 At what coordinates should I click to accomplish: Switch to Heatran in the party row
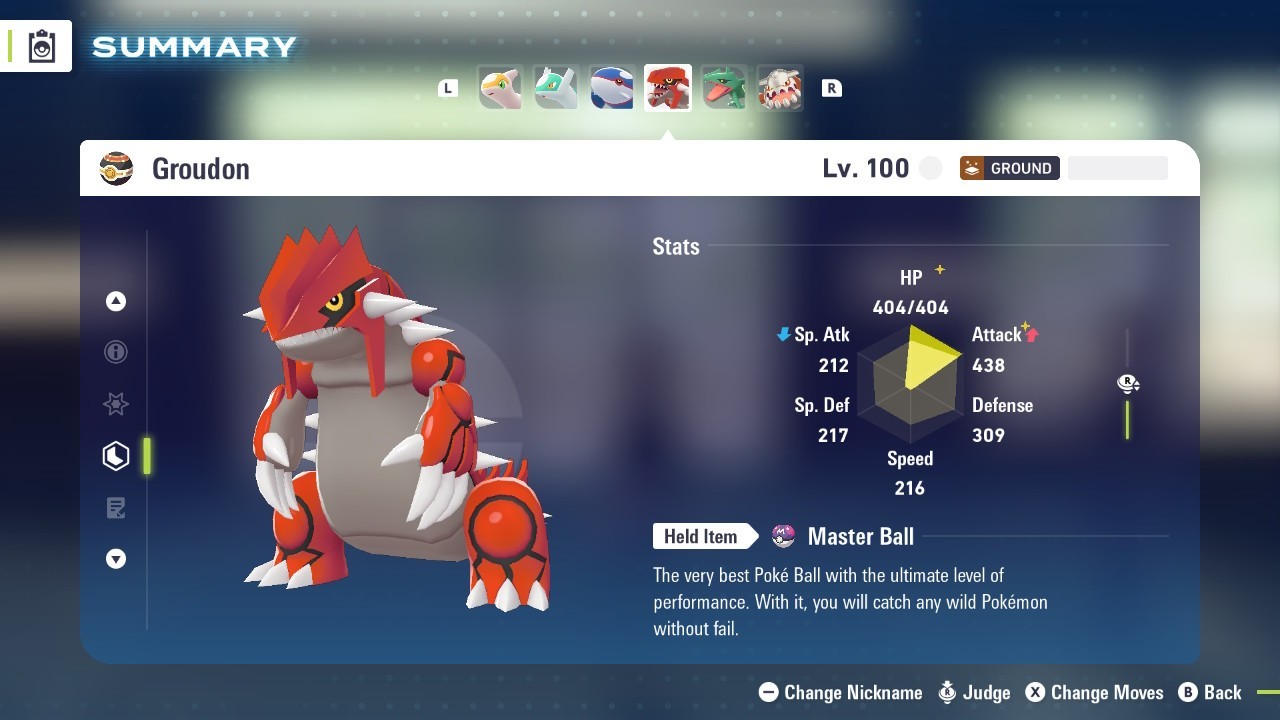[x=780, y=88]
